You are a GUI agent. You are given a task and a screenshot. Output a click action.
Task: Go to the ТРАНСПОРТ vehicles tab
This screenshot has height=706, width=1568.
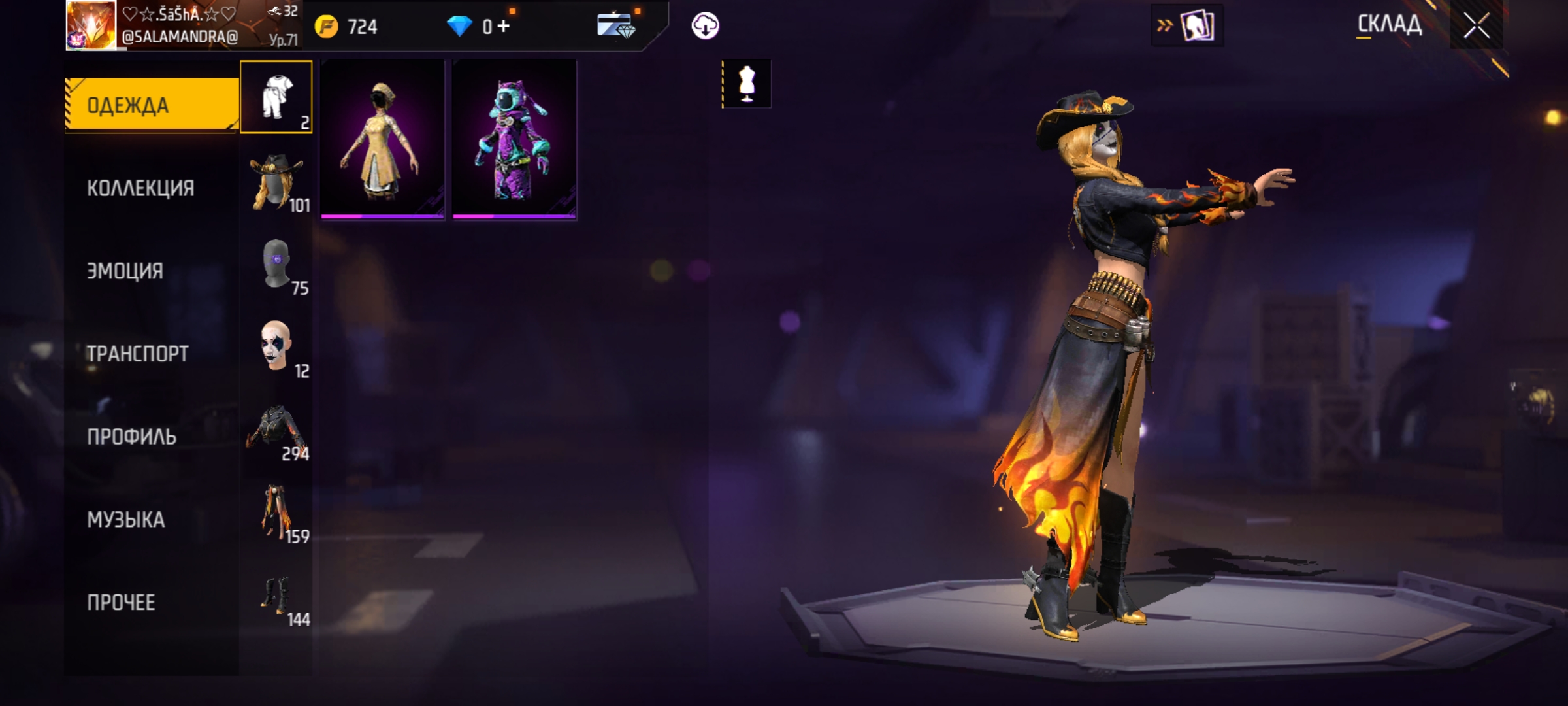[x=138, y=354]
